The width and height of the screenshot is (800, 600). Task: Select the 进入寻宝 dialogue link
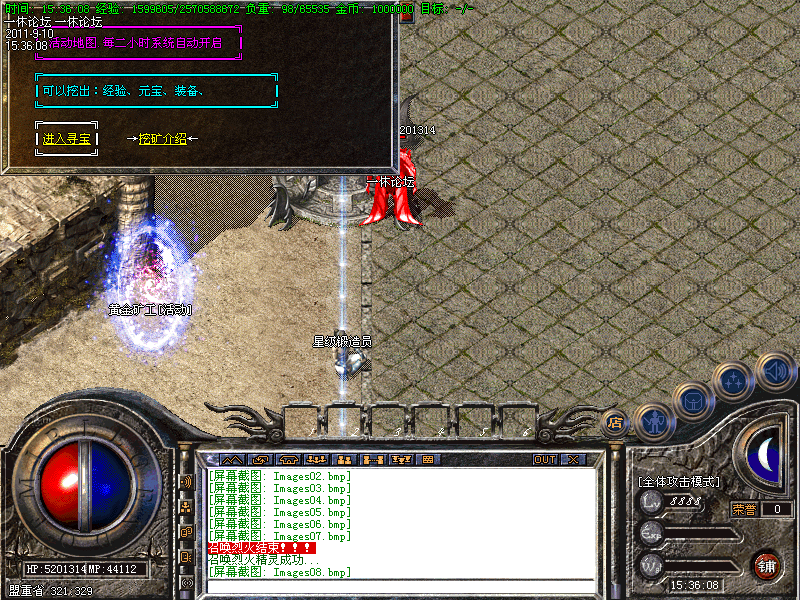click(67, 139)
